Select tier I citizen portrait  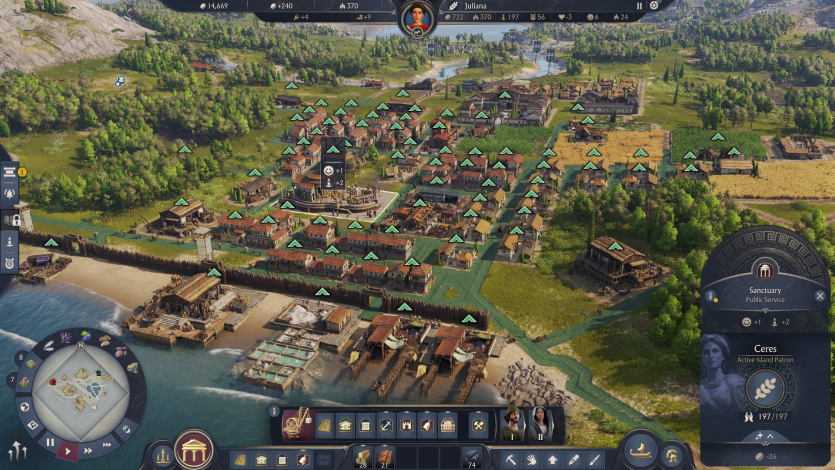[x=510, y=424]
